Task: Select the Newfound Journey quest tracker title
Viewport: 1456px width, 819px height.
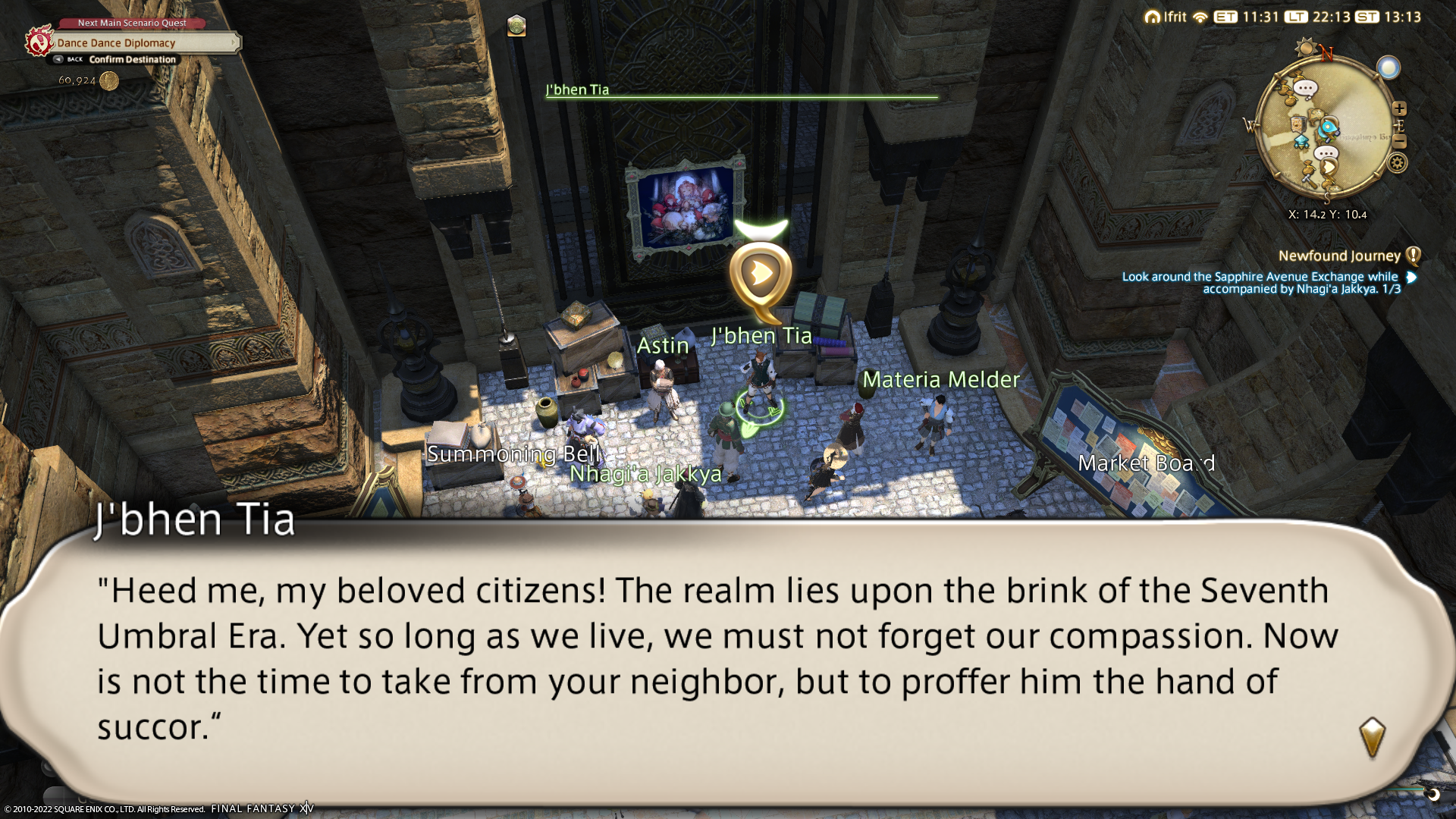Action: 1339,256
